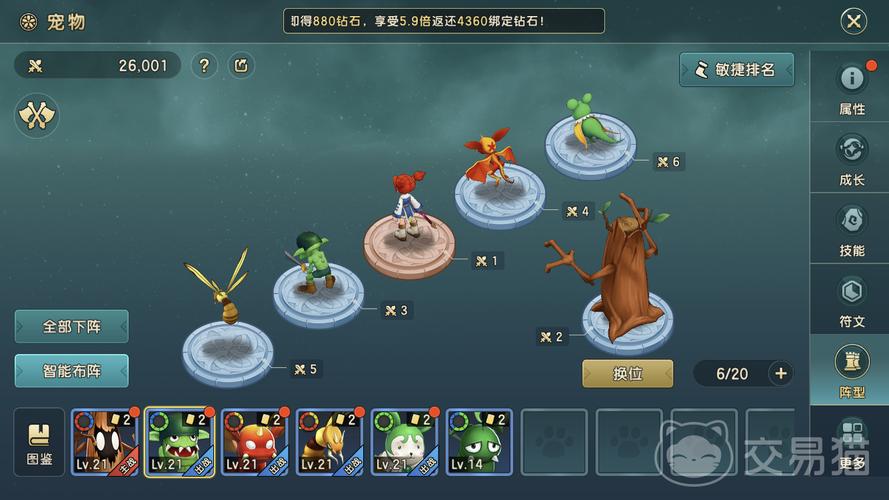This screenshot has width=889, height=500.
Task: Pick the bee pet card
Action: coord(329,442)
